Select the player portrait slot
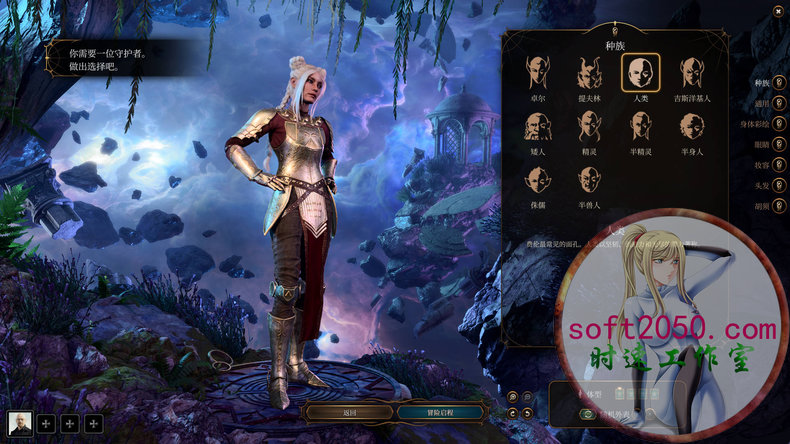This screenshot has height=444, width=790. coord(21,424)
